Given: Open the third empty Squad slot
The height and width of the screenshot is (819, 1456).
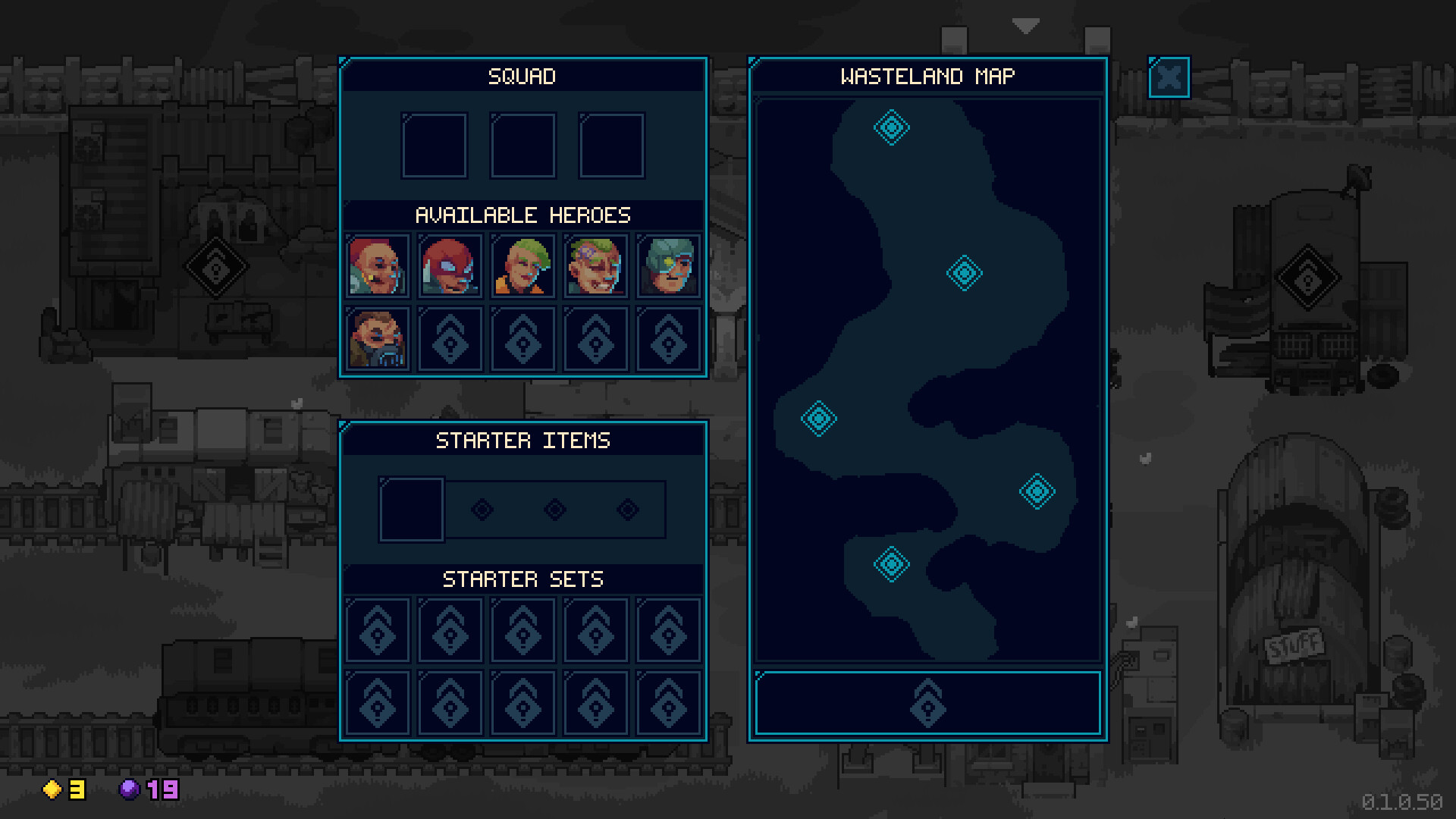Looking at the screenshot, I should click(610, 146).
